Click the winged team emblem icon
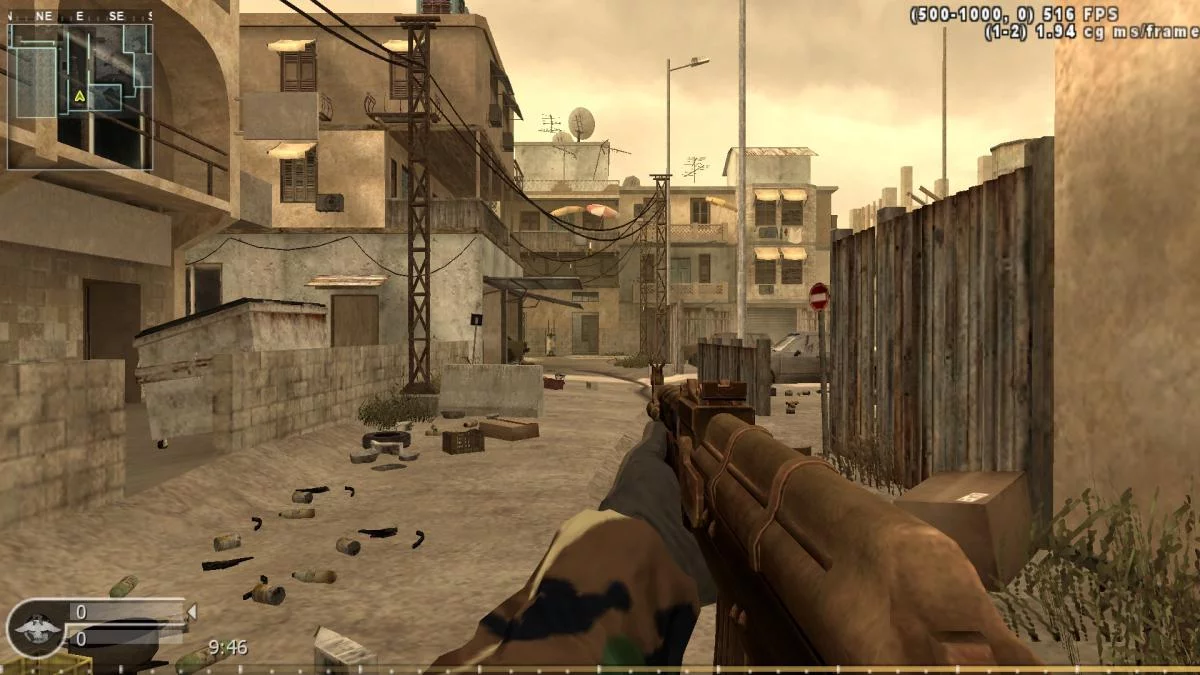Viewport: 1200px width, 675px height. (35, 628)
